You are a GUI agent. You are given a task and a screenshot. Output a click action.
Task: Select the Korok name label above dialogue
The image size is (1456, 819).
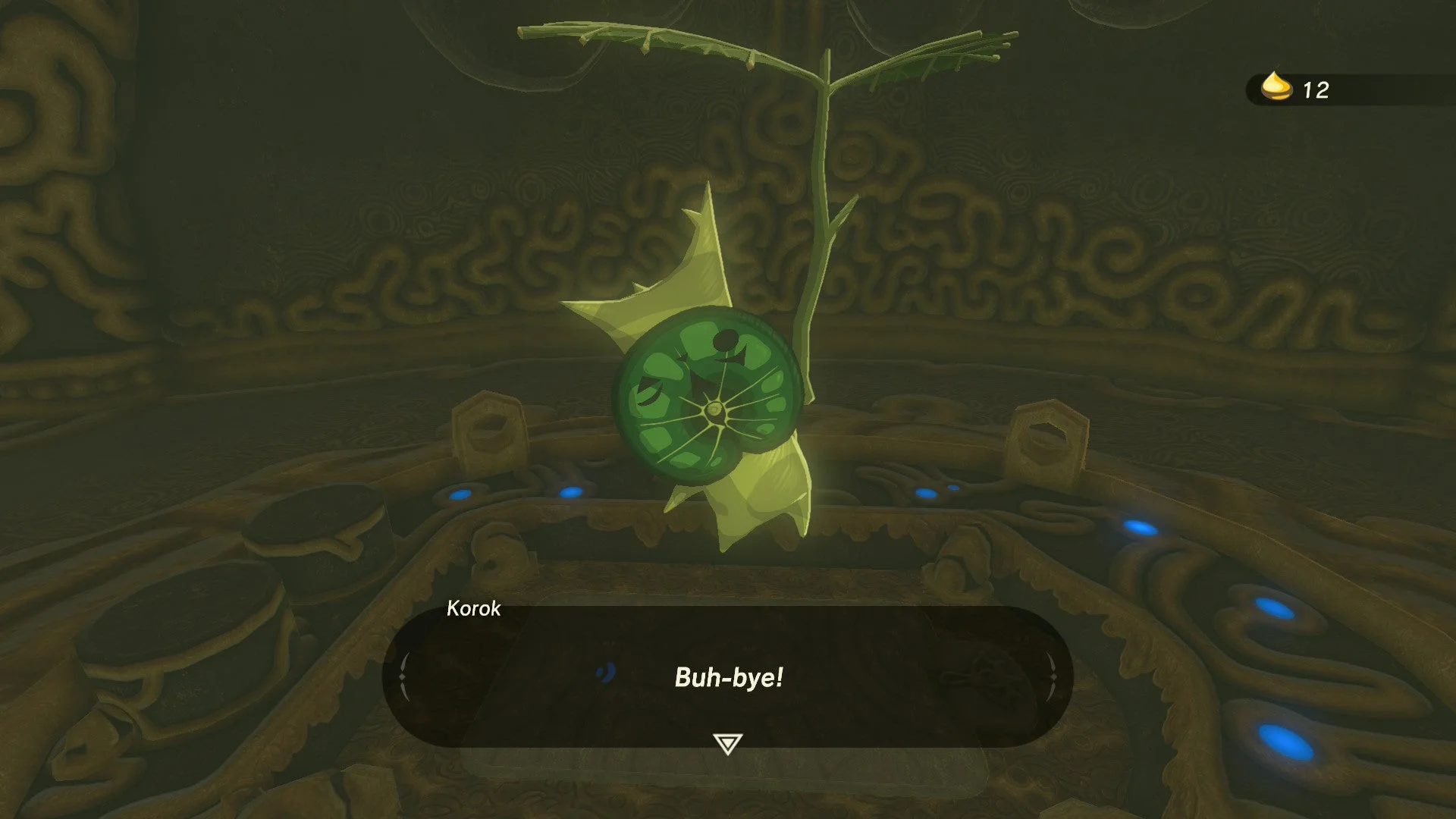[474, 609]
